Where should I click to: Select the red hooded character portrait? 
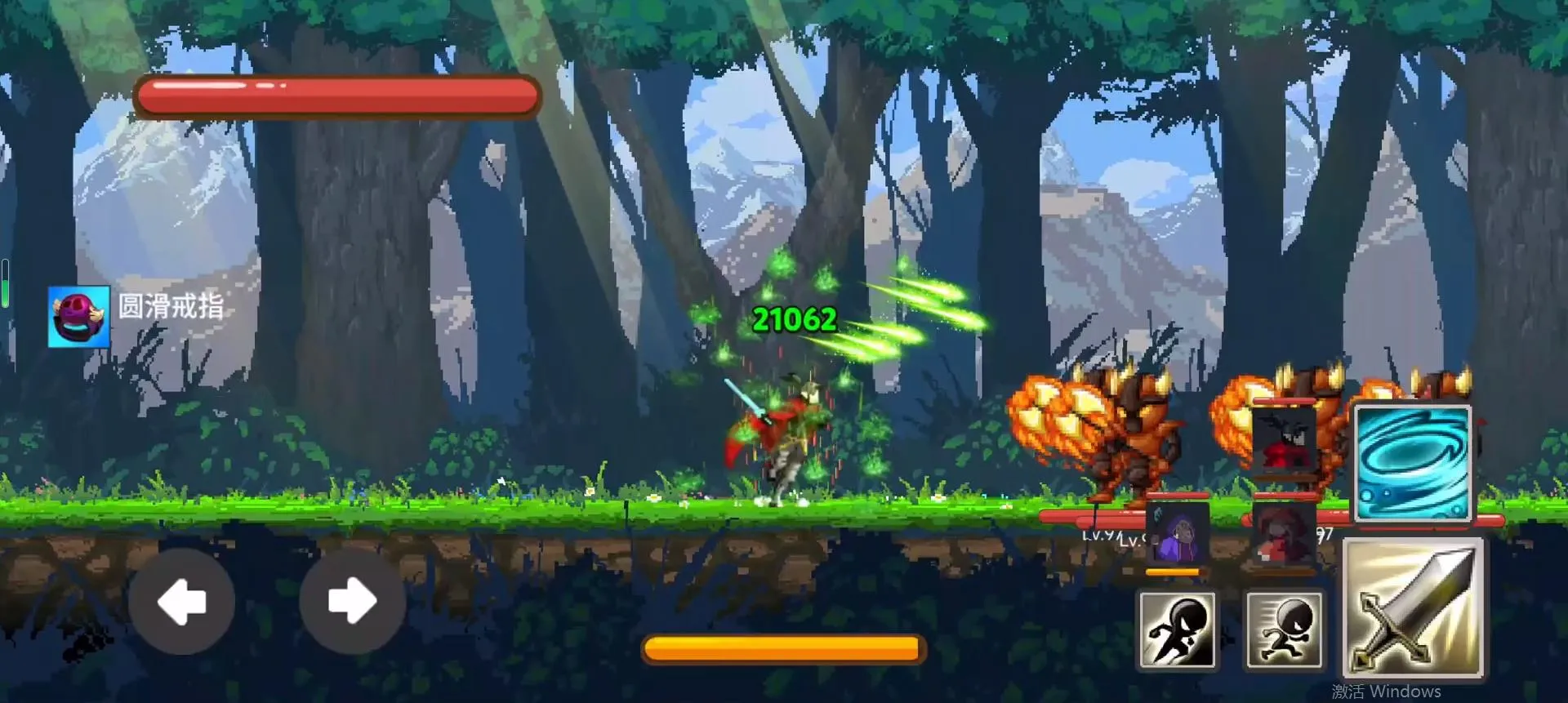pyautogui.click(x=1283, y=534)
